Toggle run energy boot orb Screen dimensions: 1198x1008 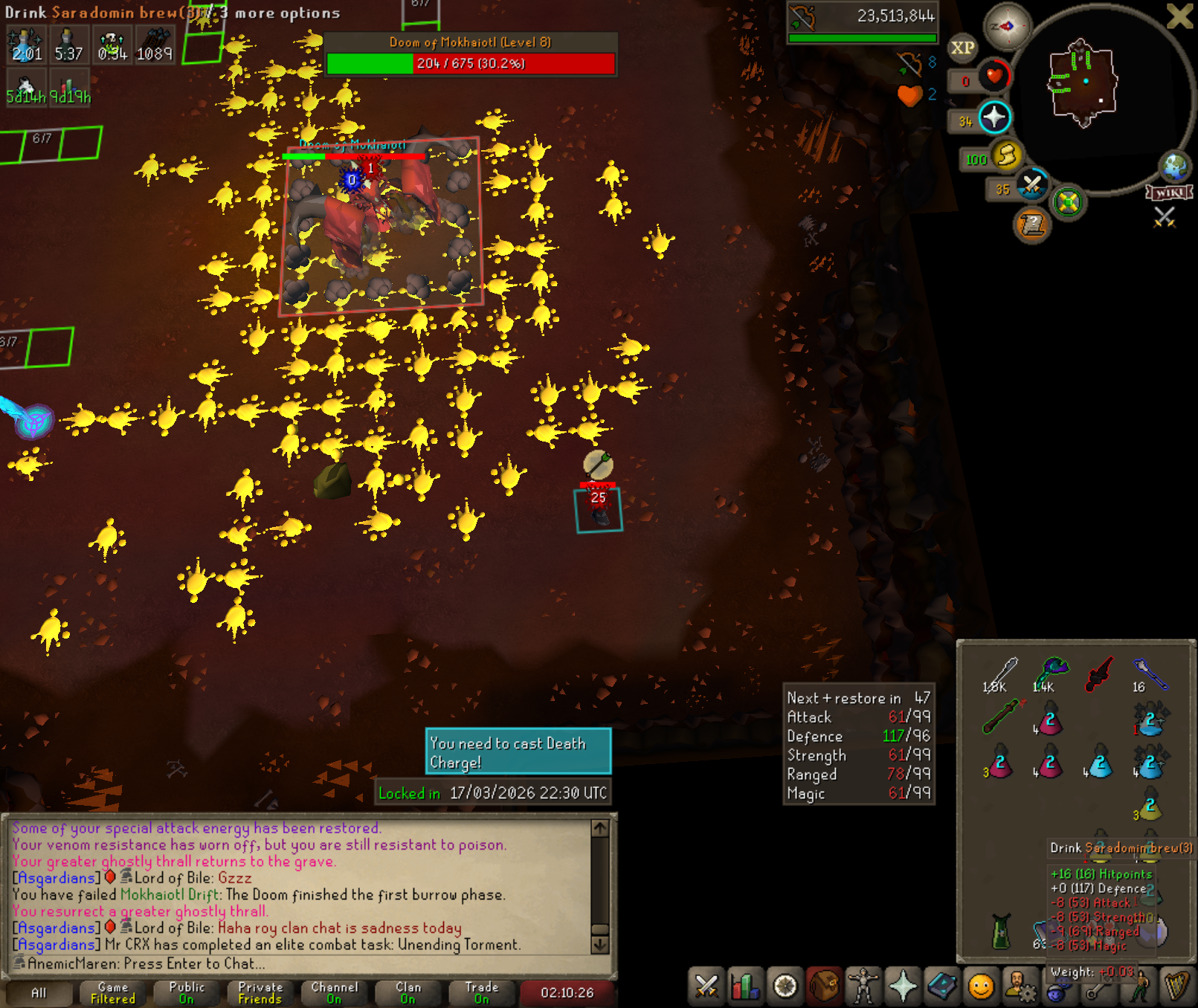pos(1007,155)
